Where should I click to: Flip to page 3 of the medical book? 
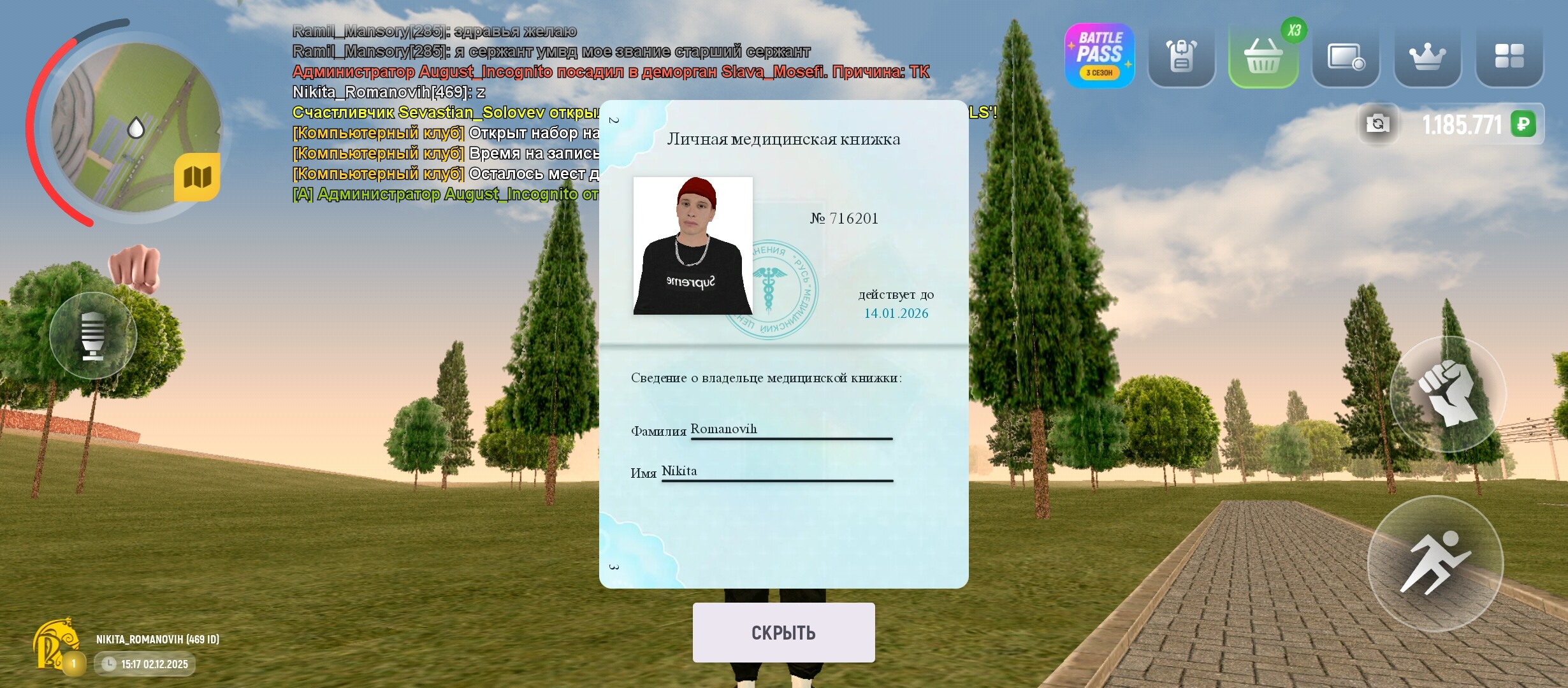tap(614, 566)
